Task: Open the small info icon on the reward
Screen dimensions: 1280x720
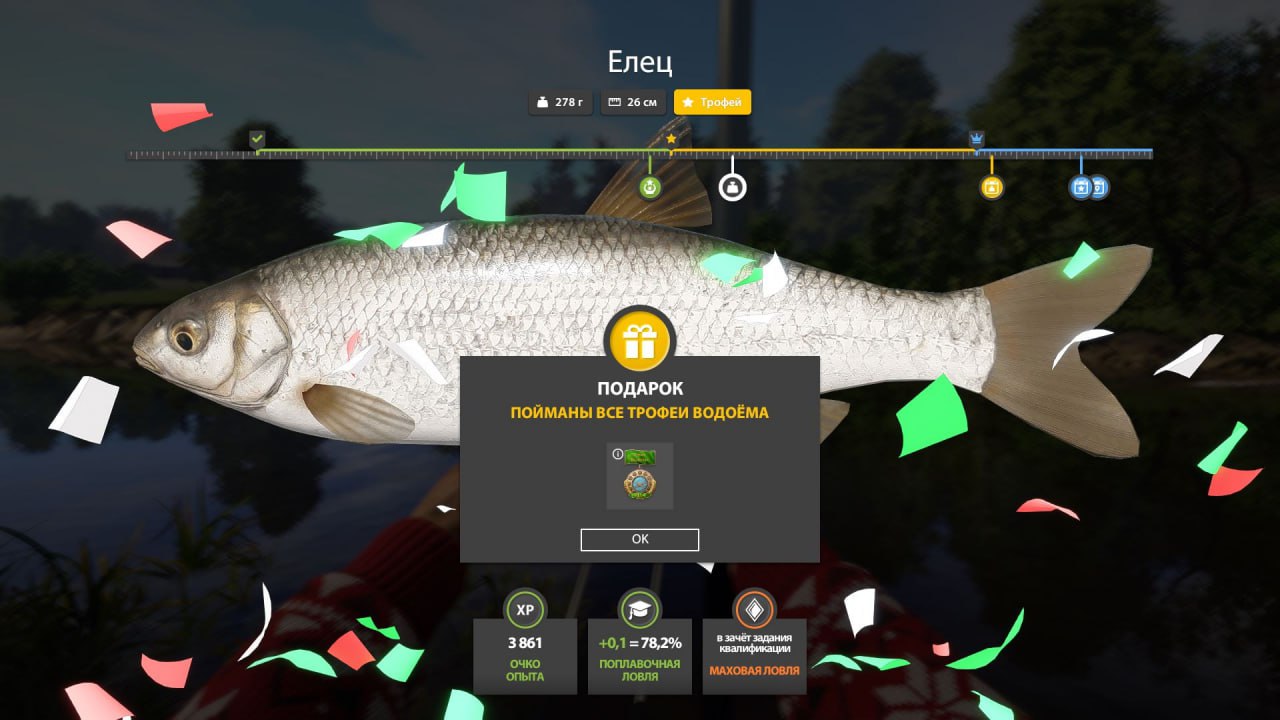Action: [x=617, y=454]
